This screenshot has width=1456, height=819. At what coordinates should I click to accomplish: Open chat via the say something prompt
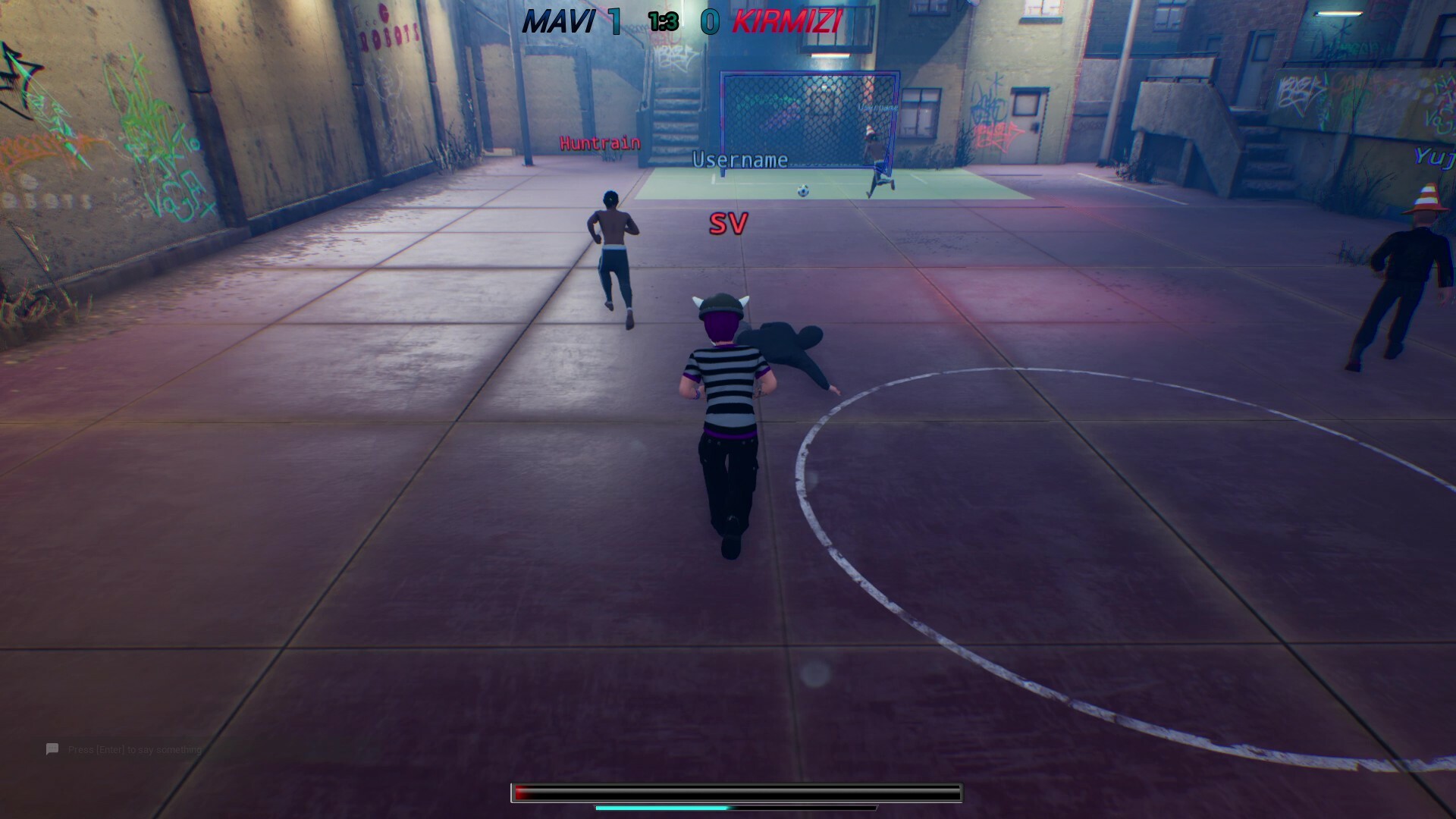(133, 749)
